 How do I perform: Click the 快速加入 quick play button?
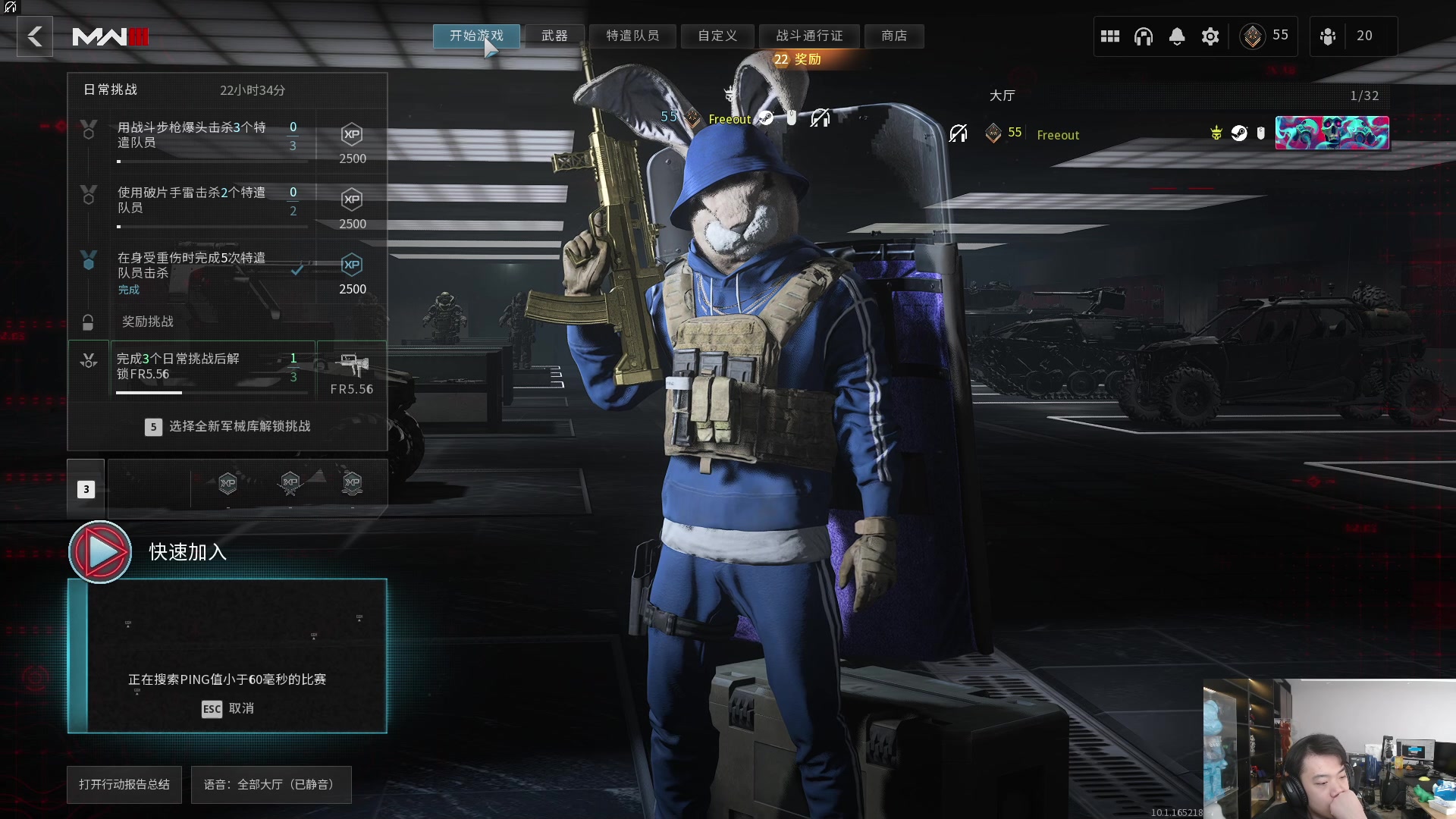point(101,552)
